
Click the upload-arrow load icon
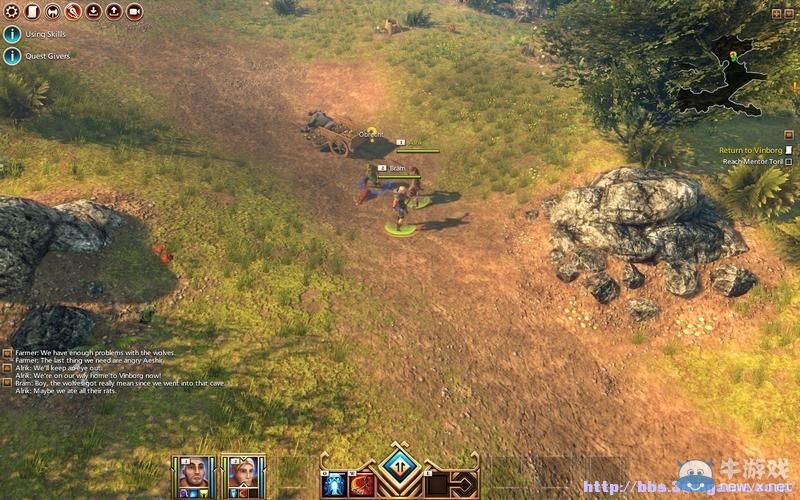[x=113, y=12]
